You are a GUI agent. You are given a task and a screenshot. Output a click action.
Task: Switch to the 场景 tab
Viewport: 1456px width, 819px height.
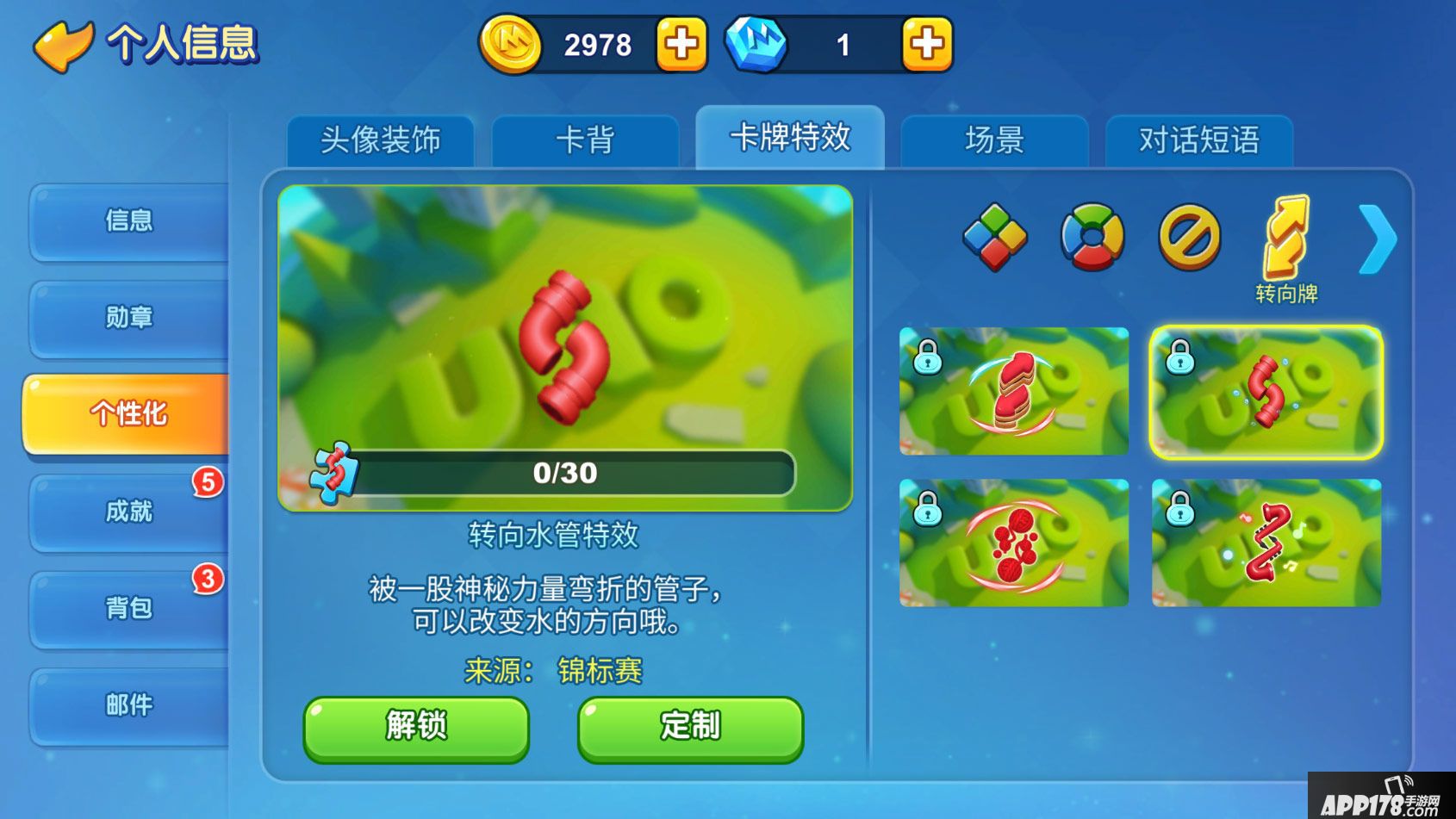[x=993, y=140]
